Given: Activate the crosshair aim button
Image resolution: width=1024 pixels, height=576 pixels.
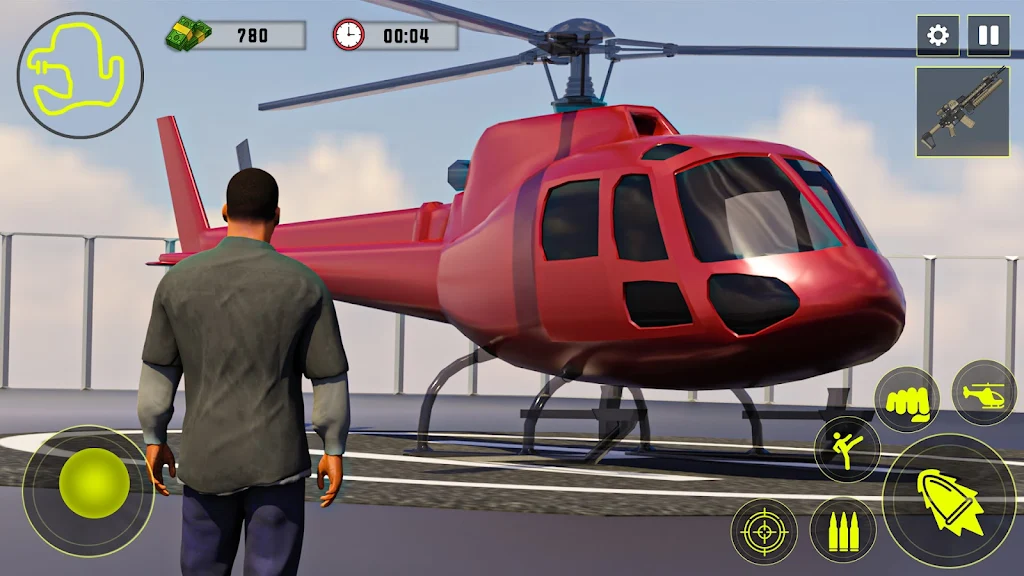Looking at the screenshot, I should coord(764,531).
